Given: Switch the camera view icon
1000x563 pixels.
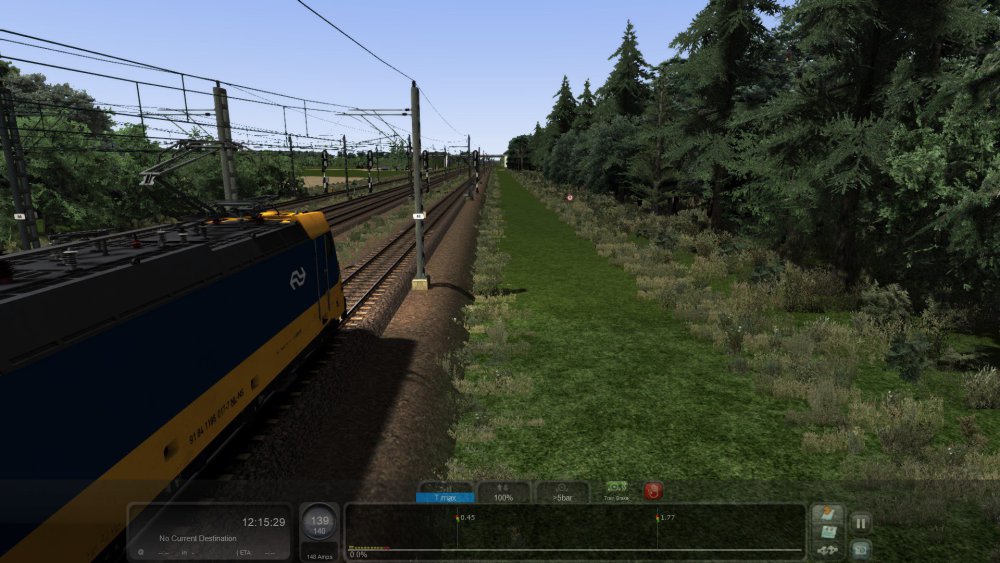Looking at the screenshot, I should coord(860,548).
